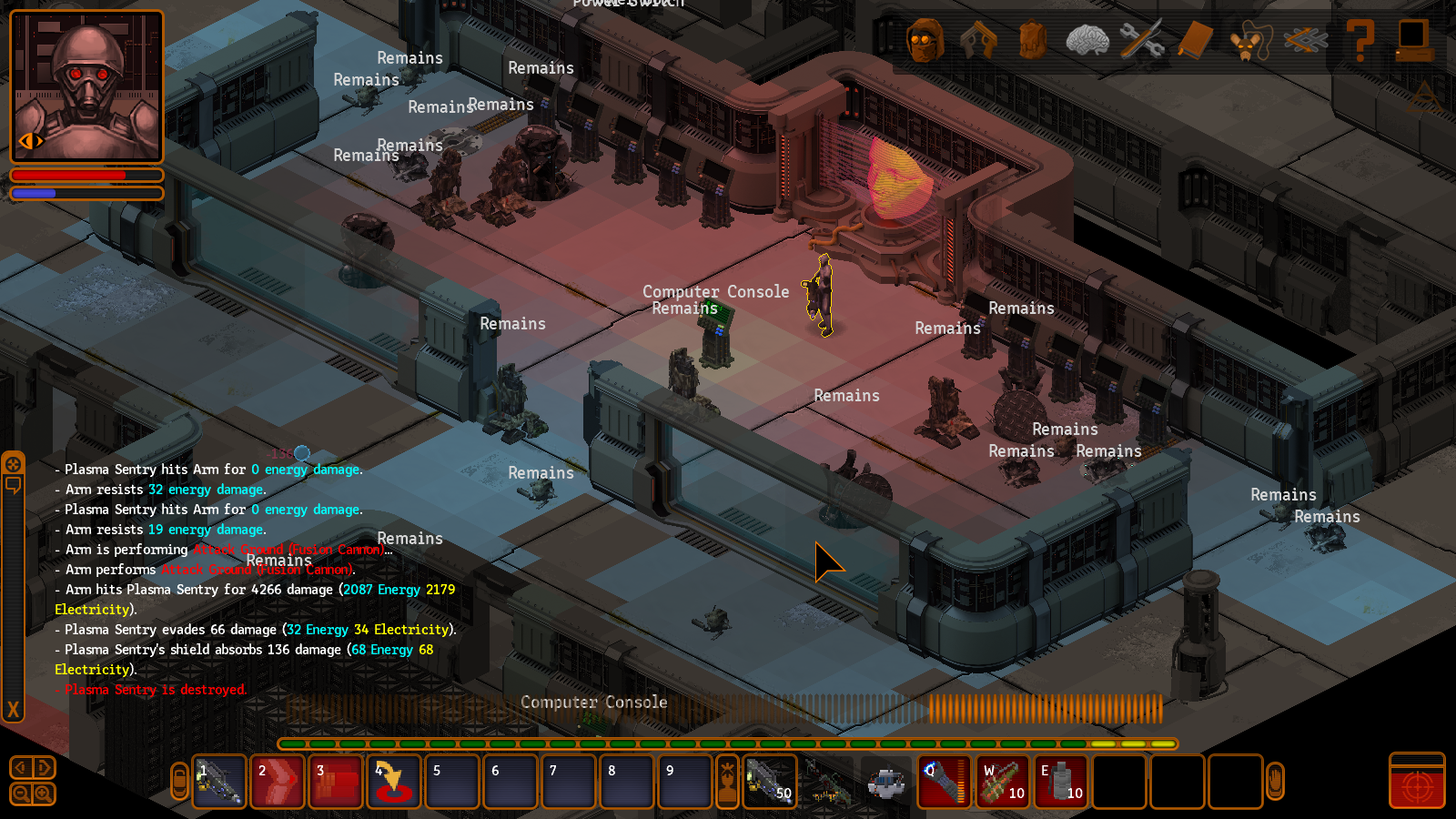Select the weapon in hotbar slot 1
The width and height of the screenshot is (1456, 819).
219,782
